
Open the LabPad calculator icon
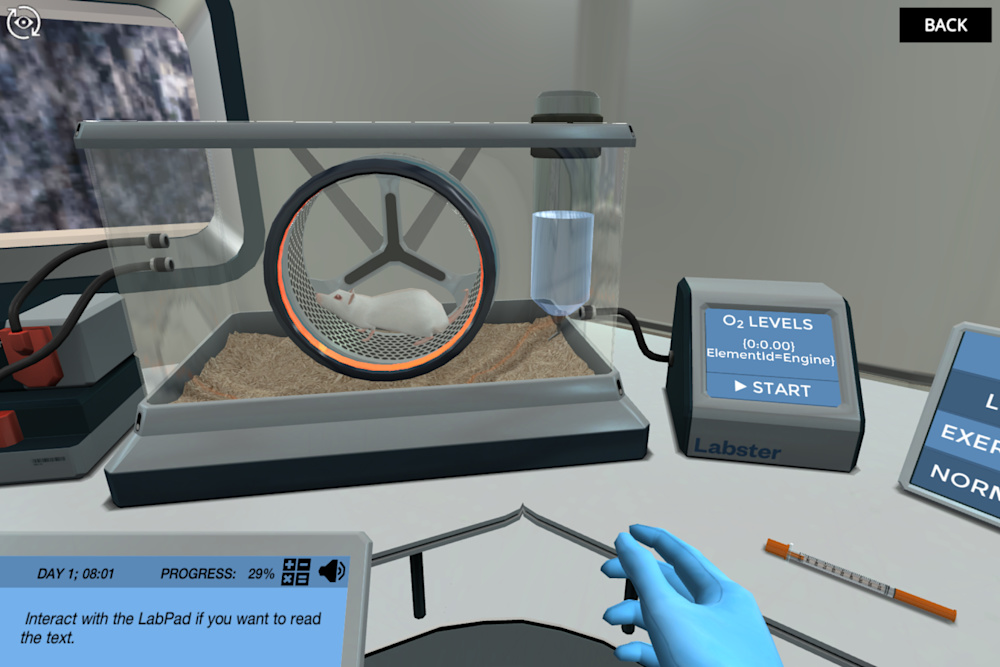[x=296, y=573]
